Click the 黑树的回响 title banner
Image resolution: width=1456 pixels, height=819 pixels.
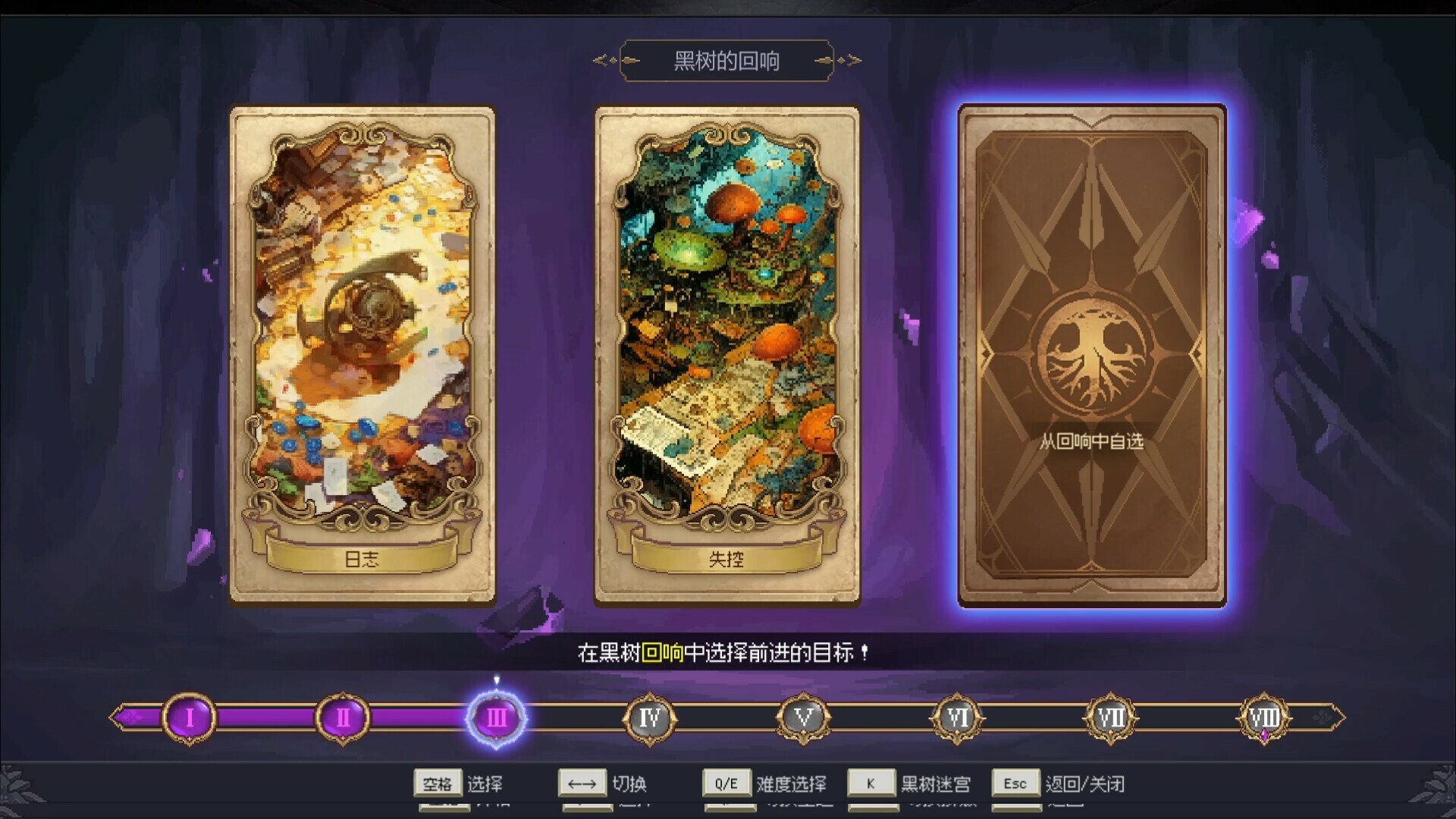726,60
